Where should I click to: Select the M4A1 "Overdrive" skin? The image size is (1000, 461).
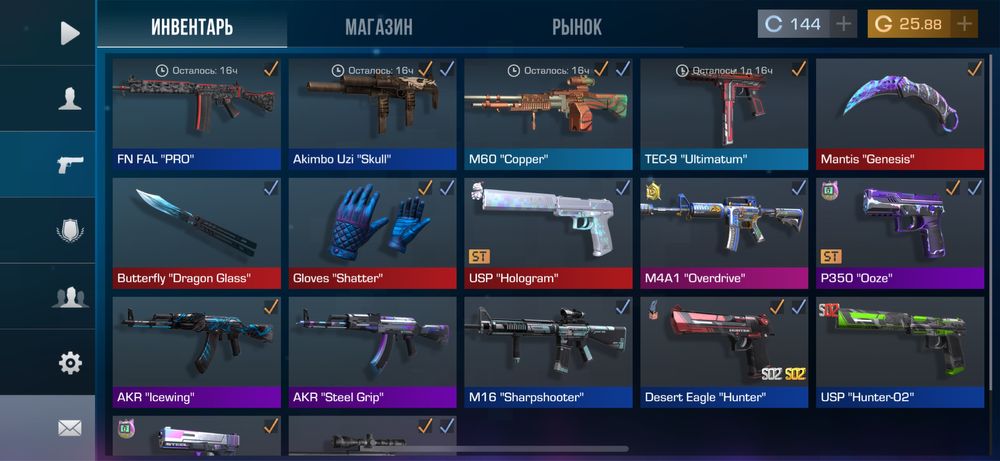[724, 233]
